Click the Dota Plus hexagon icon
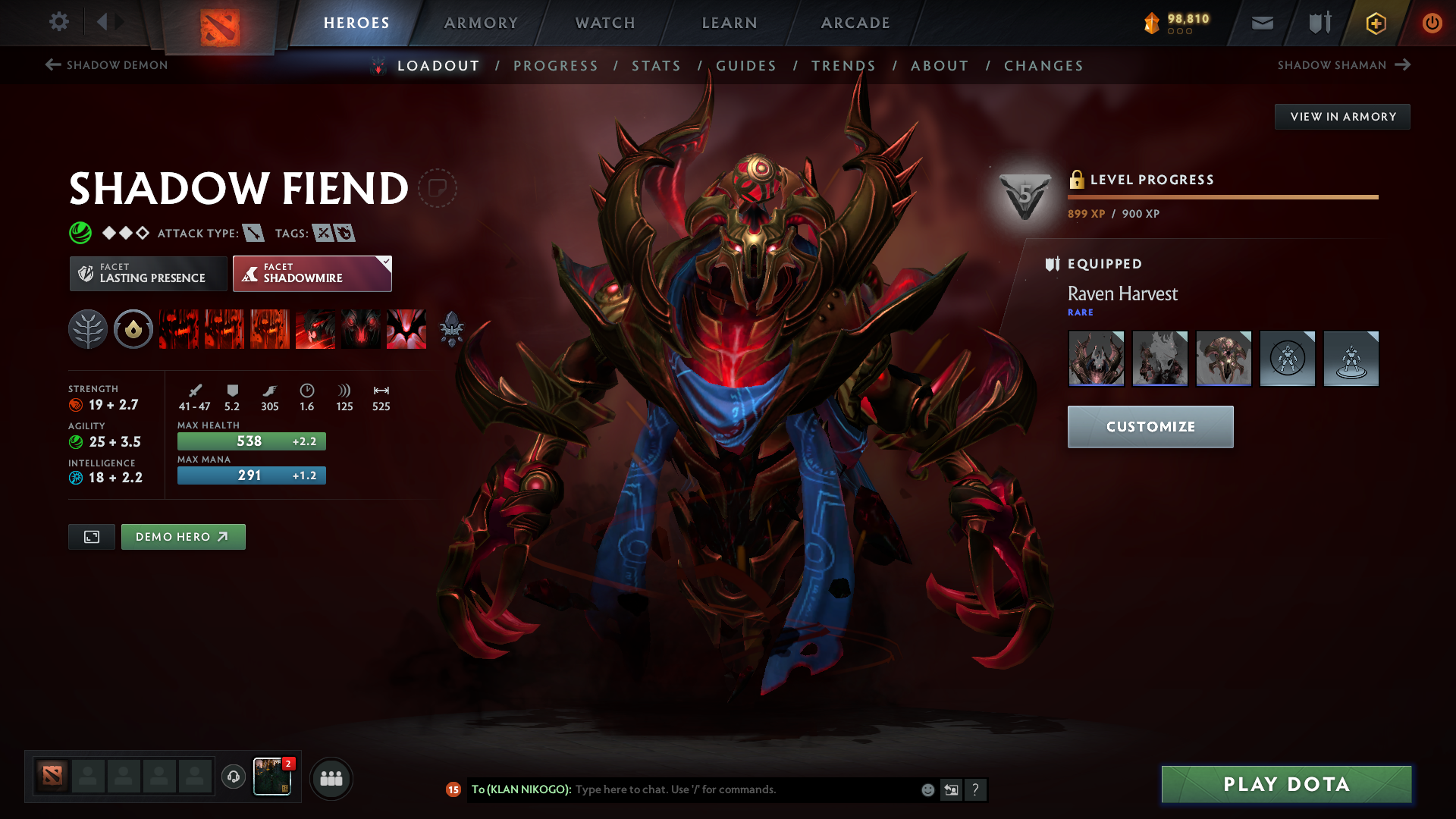 (x=1375, y=23)
